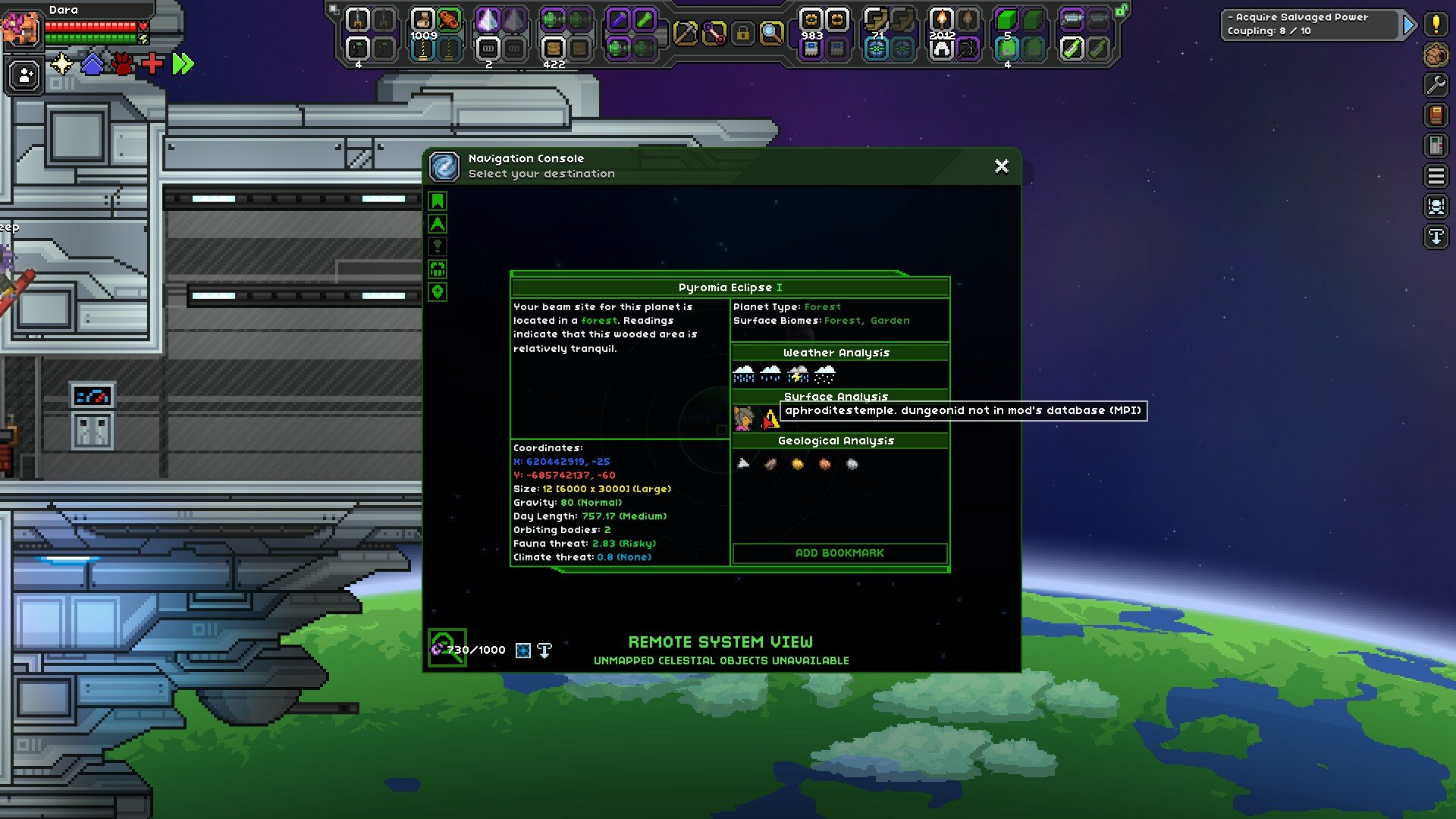Click the location pin icon in Navigation Console sidebar
This screenshot has width=1456, height=819.
(x=438, y=293)
